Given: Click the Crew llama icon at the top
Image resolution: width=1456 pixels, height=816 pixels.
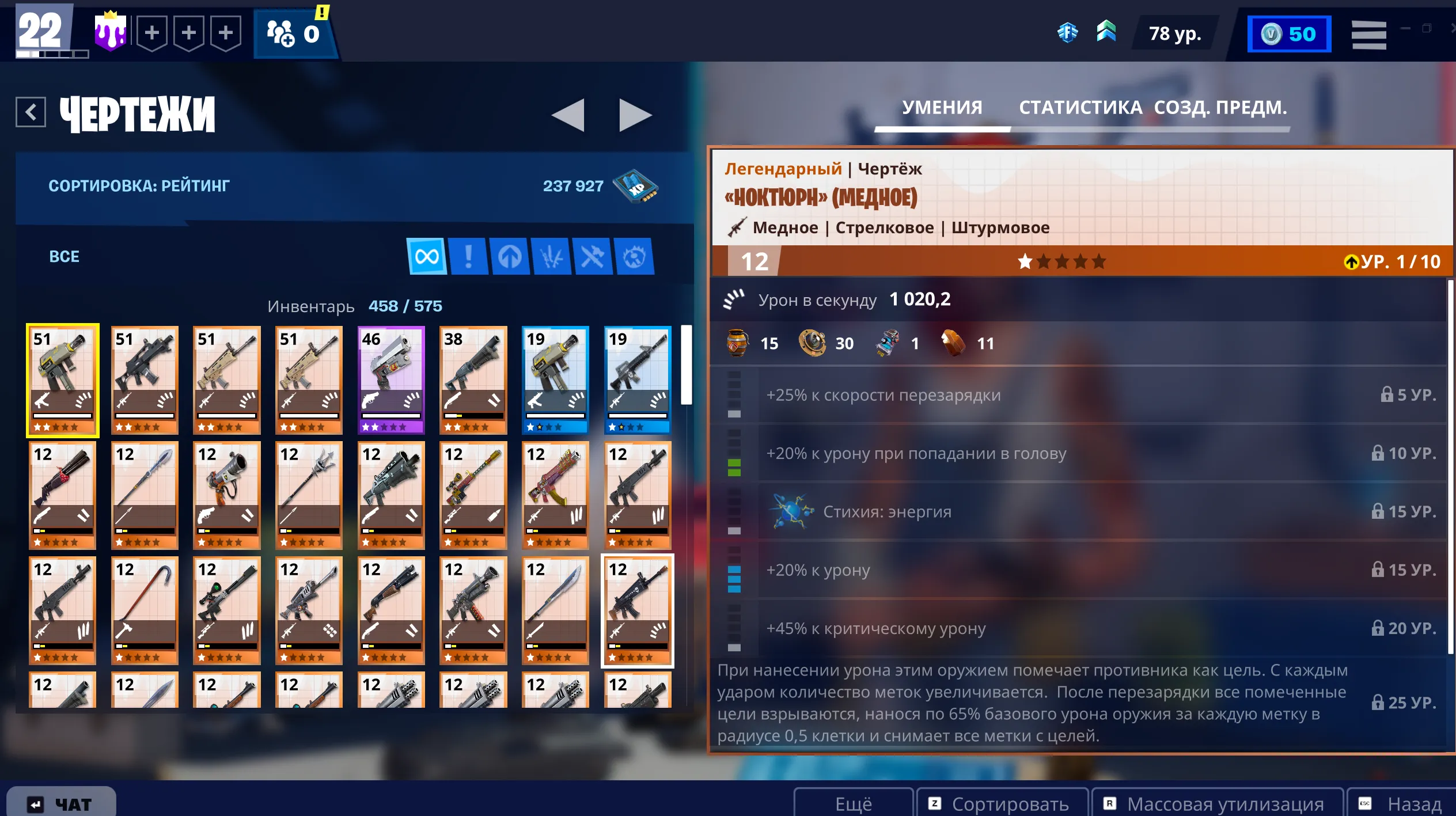Looking at the screenshot, I should tap(111, 32).
